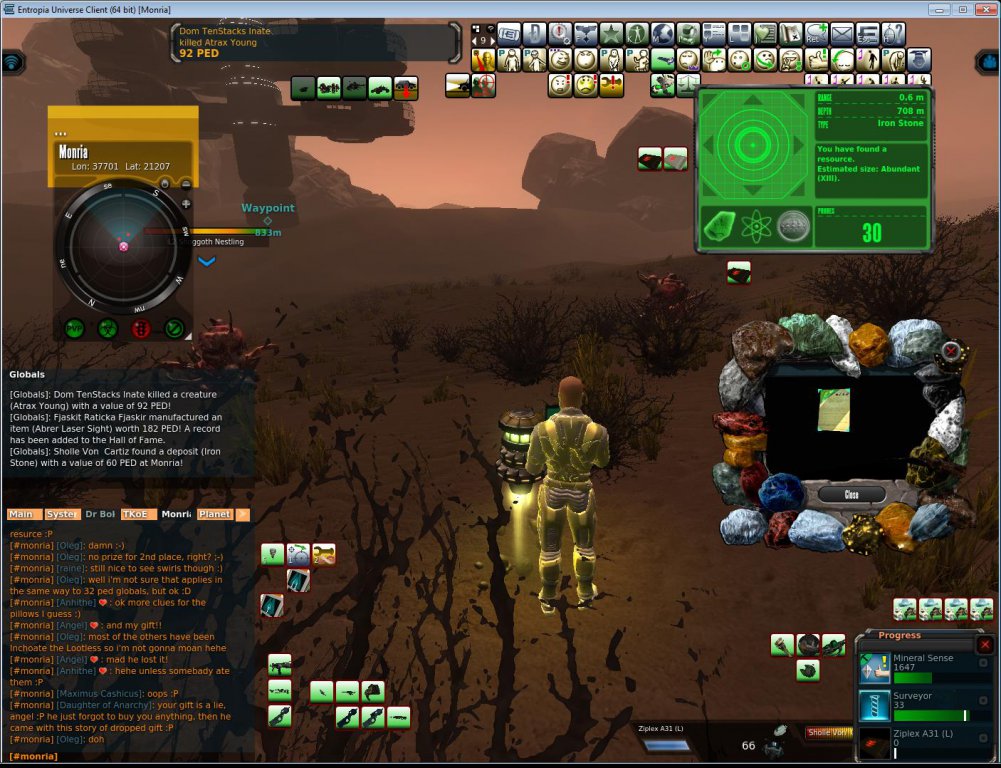Select the resource claim item in the loot window
This screenshot has width=1001, height=768.
[833, 410]
